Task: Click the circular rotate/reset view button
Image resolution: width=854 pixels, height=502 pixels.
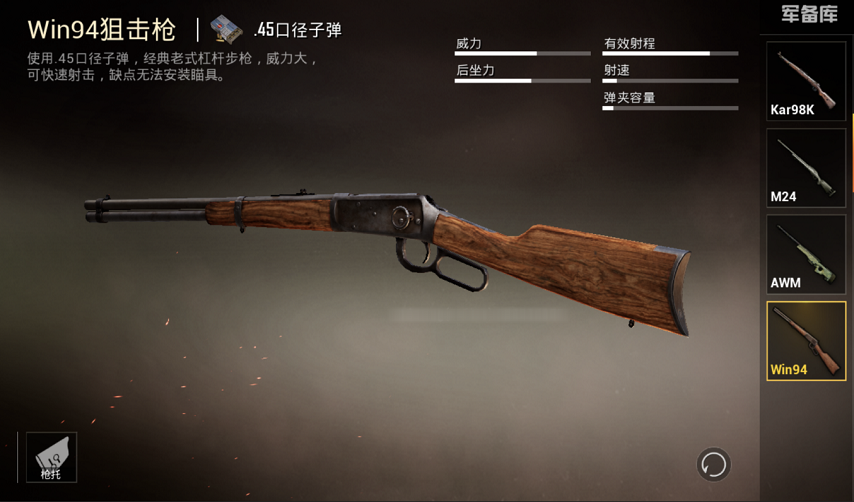Action: (713, 464)
